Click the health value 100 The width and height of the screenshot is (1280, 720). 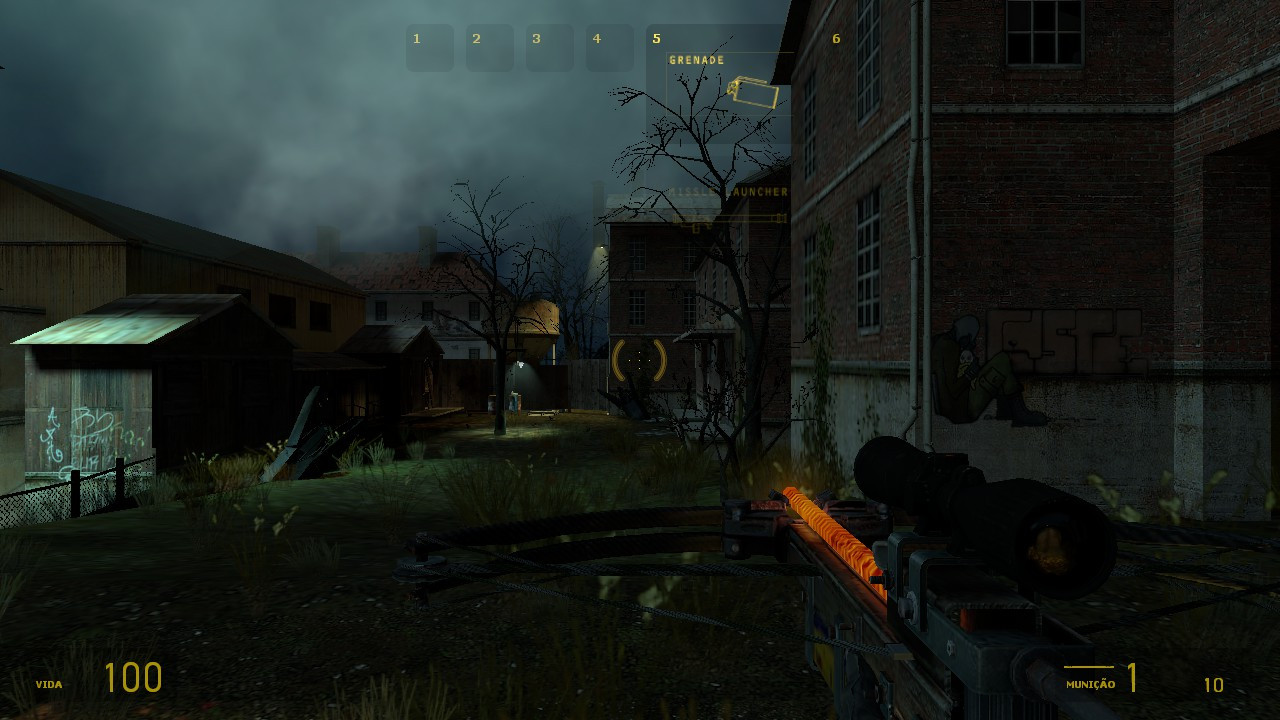tap(132, 678)
